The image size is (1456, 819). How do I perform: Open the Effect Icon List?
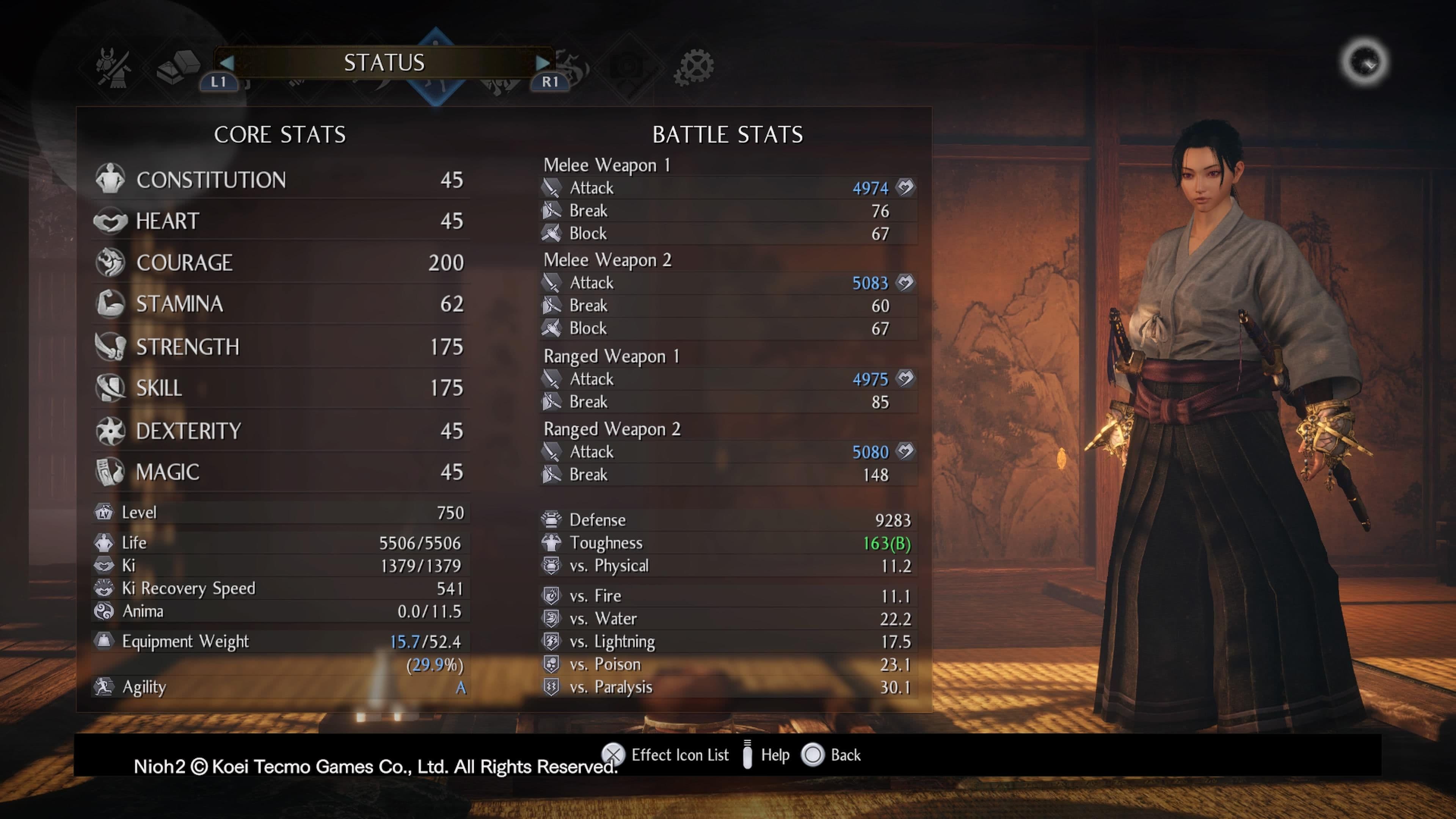click(613, 755)
